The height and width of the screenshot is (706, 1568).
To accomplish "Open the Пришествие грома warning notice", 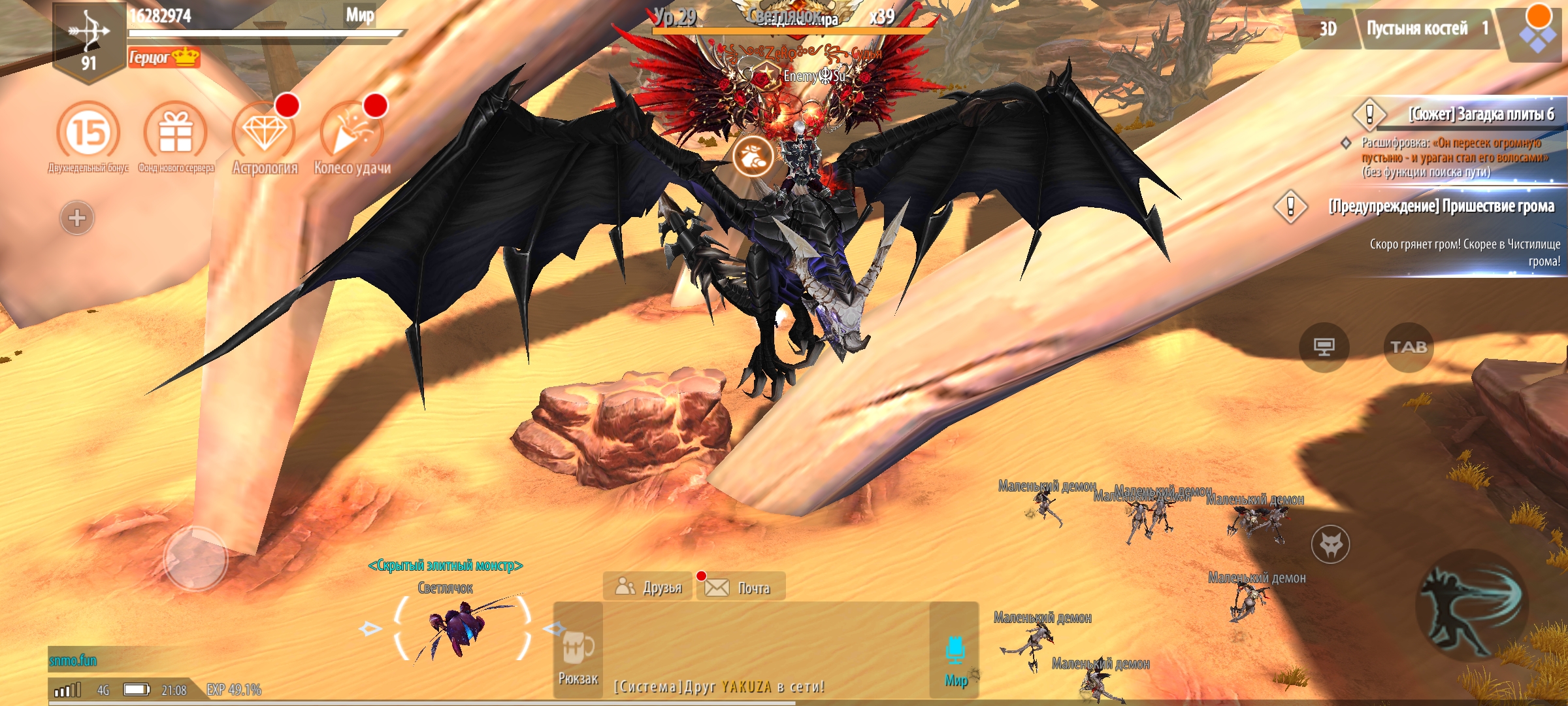I will click(x=1441, y=207).
